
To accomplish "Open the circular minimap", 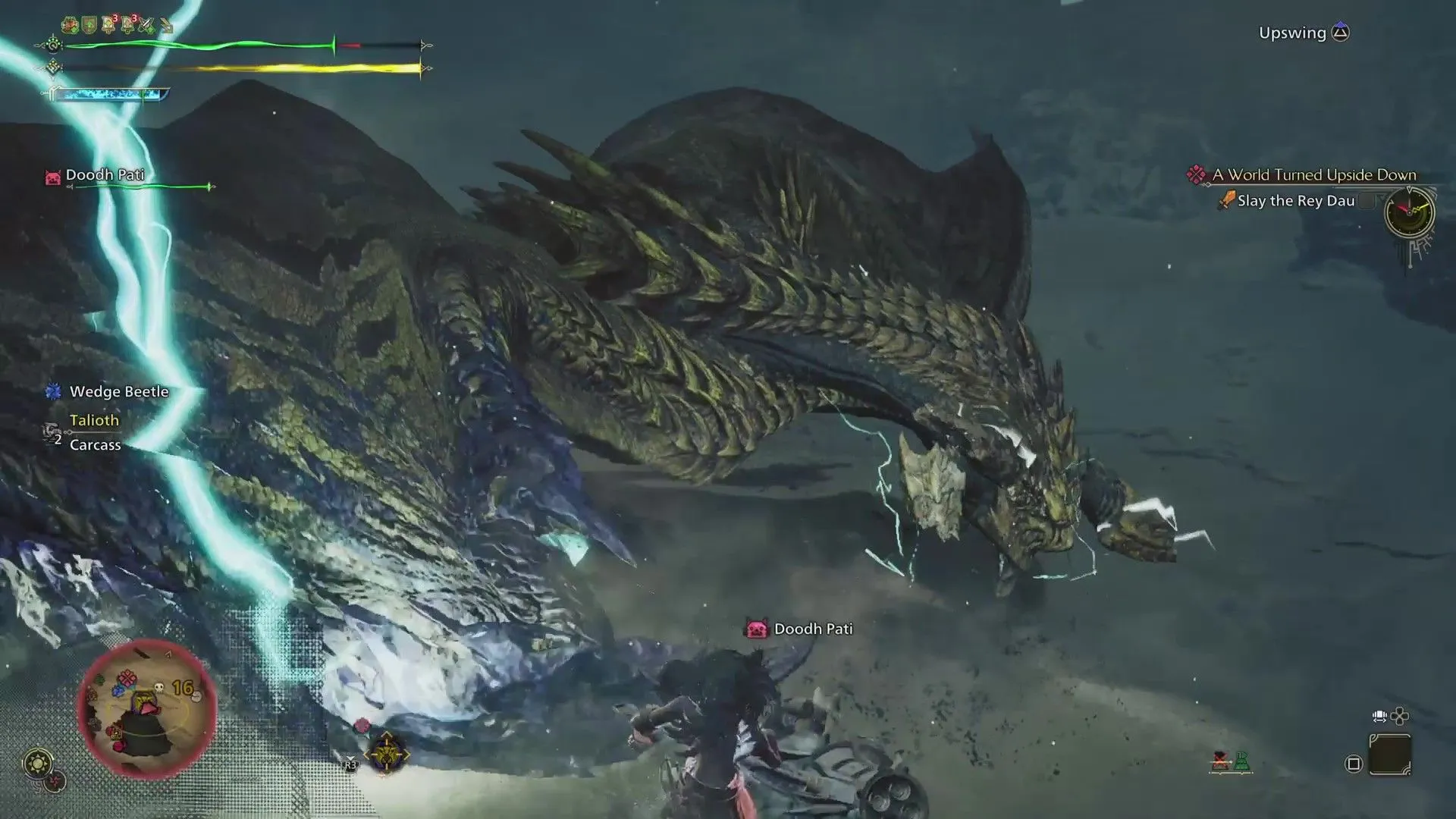I will [x=147, y=709].
